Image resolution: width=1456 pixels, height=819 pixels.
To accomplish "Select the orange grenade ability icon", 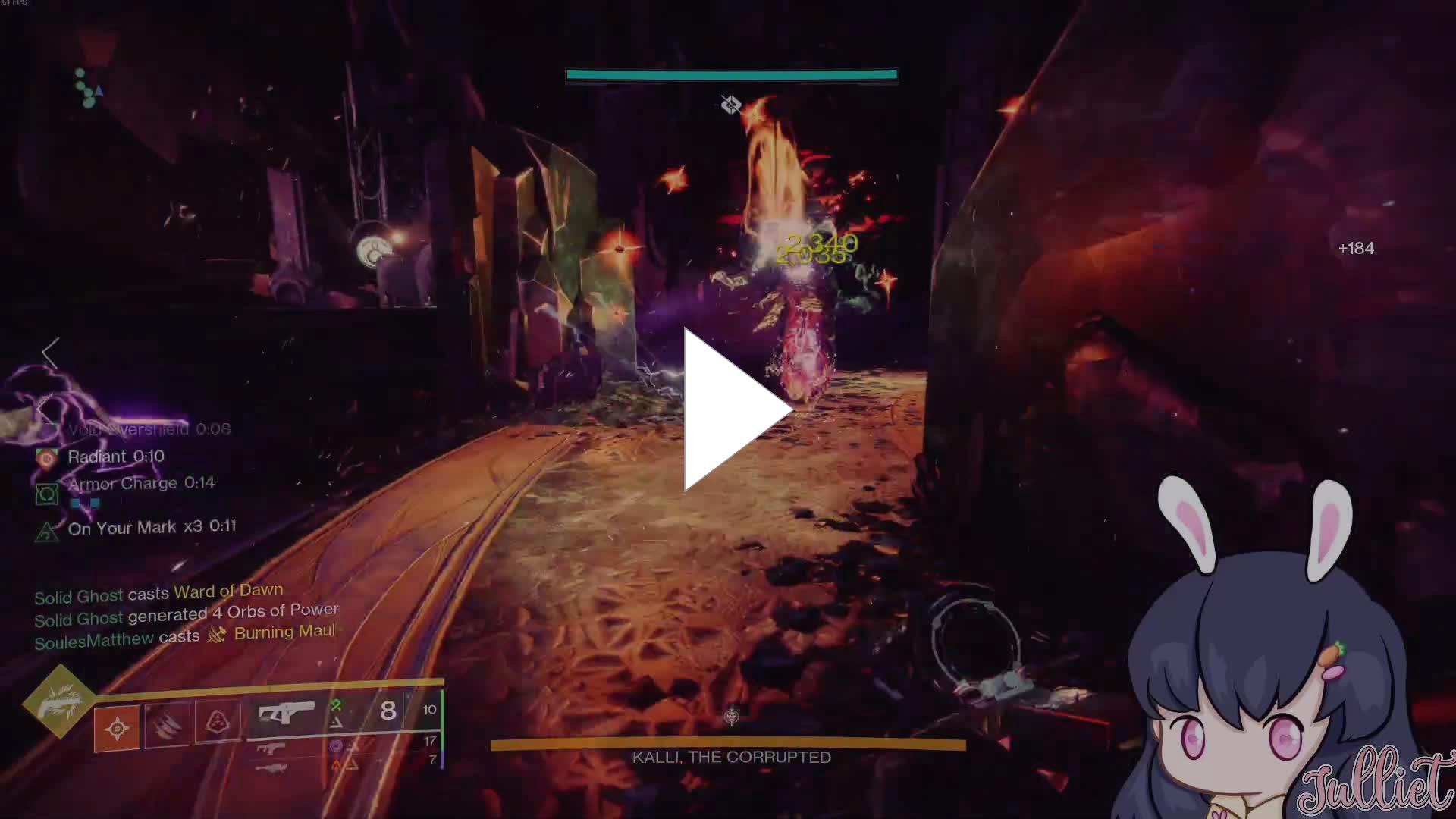I will [117, 728].
